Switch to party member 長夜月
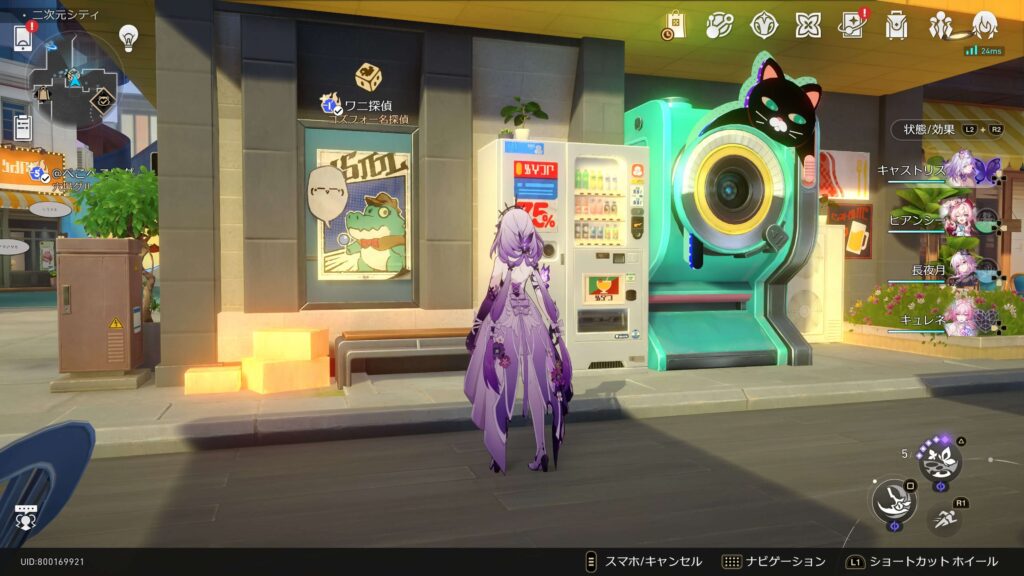 pos(962,269)
